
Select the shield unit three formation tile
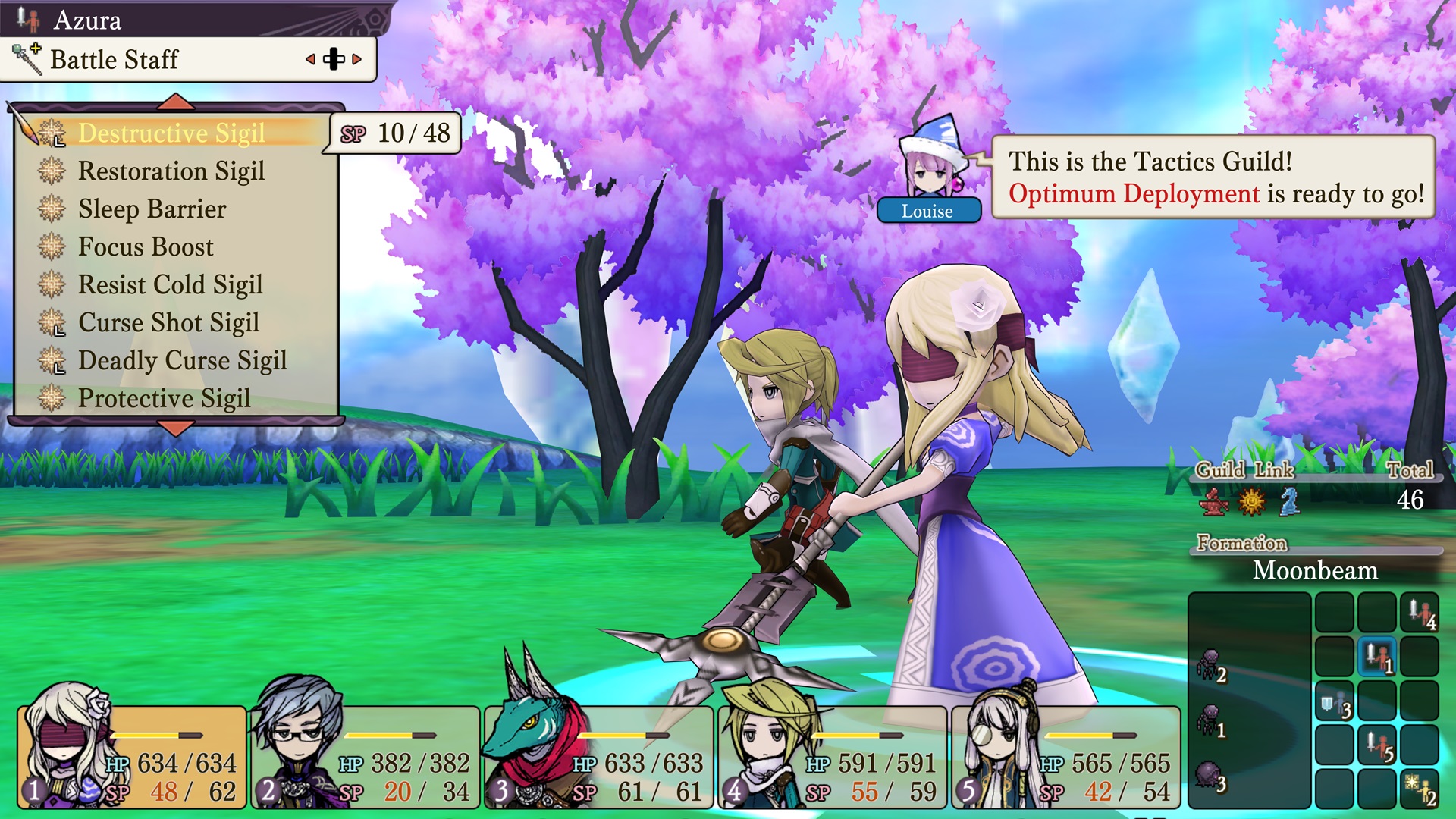(x=1335, y=701)
